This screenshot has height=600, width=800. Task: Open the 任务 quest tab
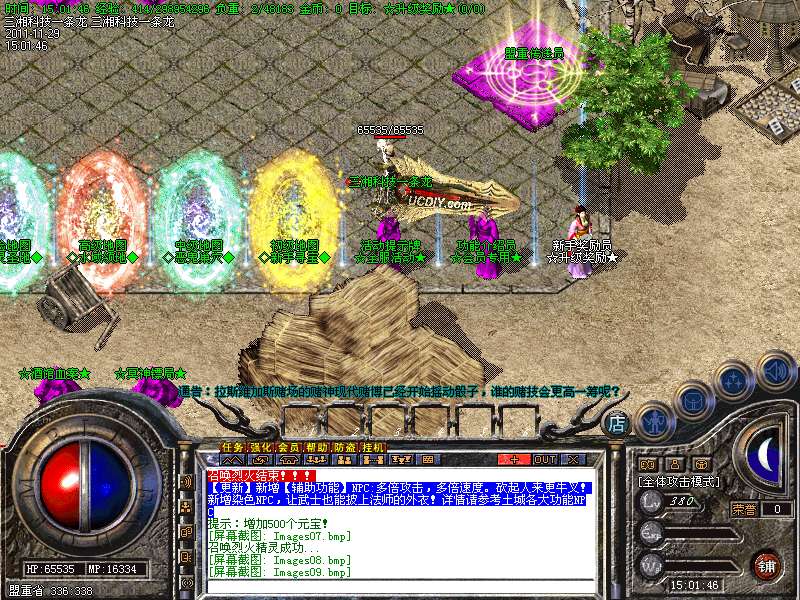coord(232,447)
